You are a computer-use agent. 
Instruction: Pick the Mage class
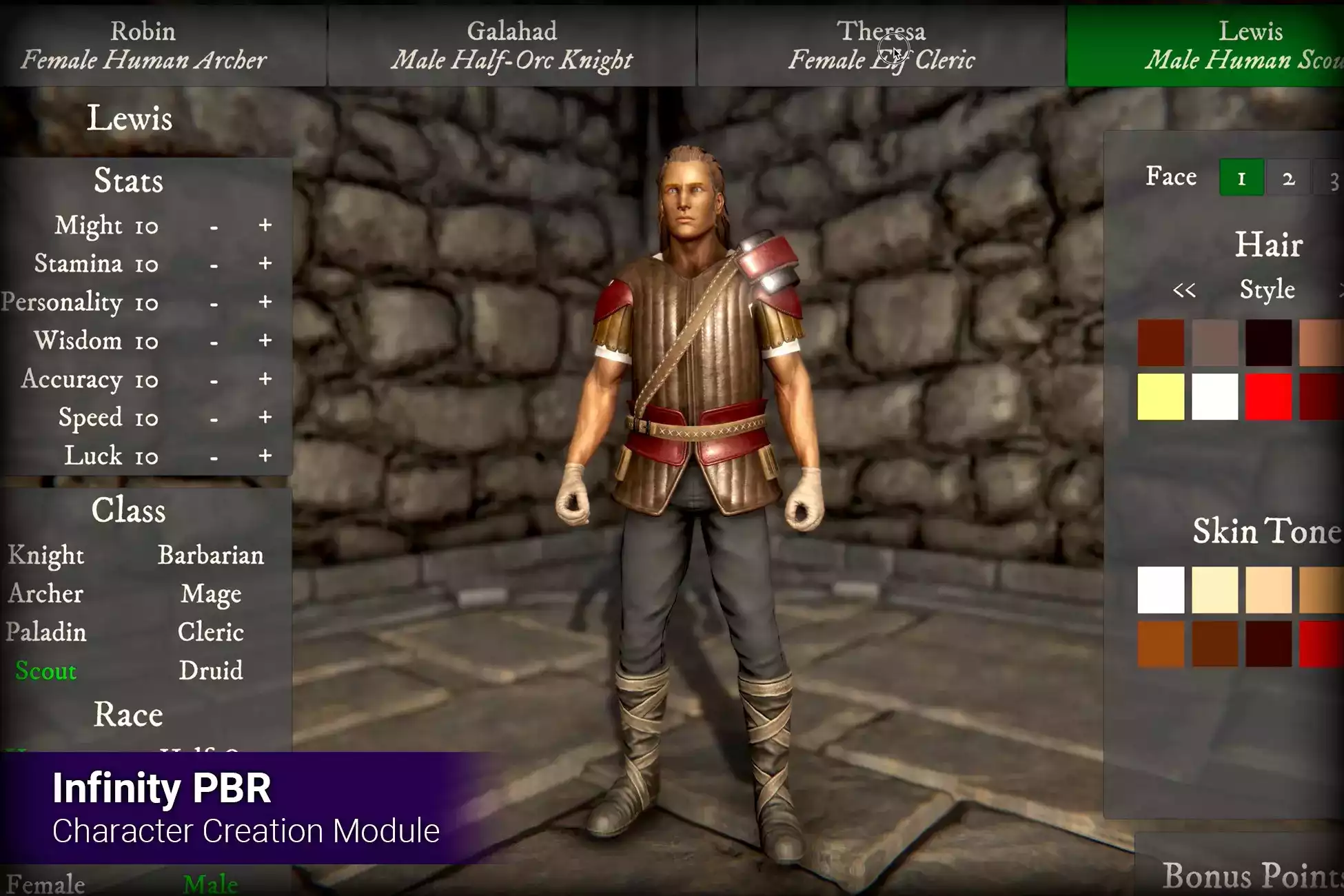click(x=211, y=594)
